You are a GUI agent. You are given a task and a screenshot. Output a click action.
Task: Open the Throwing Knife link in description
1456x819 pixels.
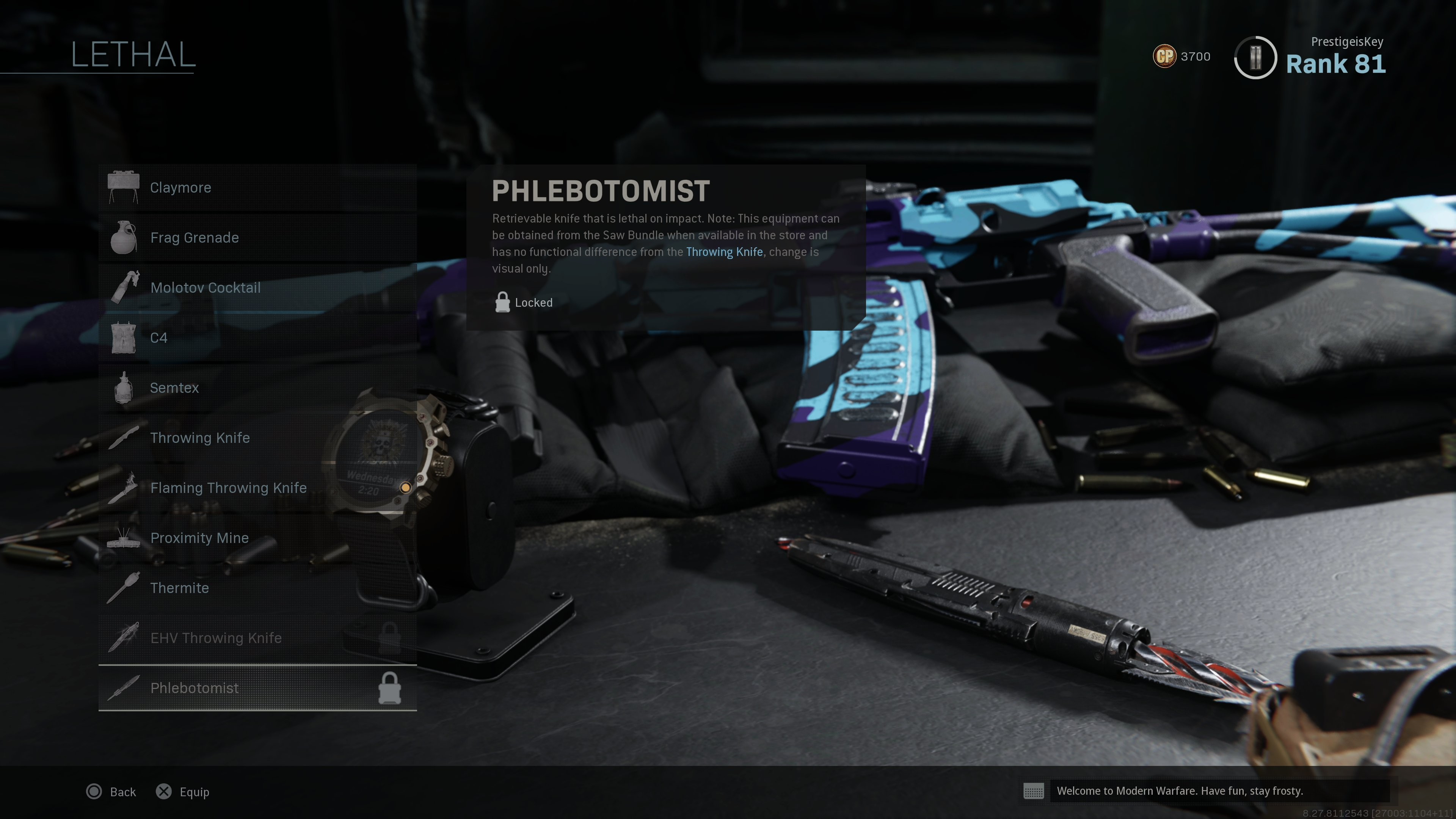tap(724, 252)
